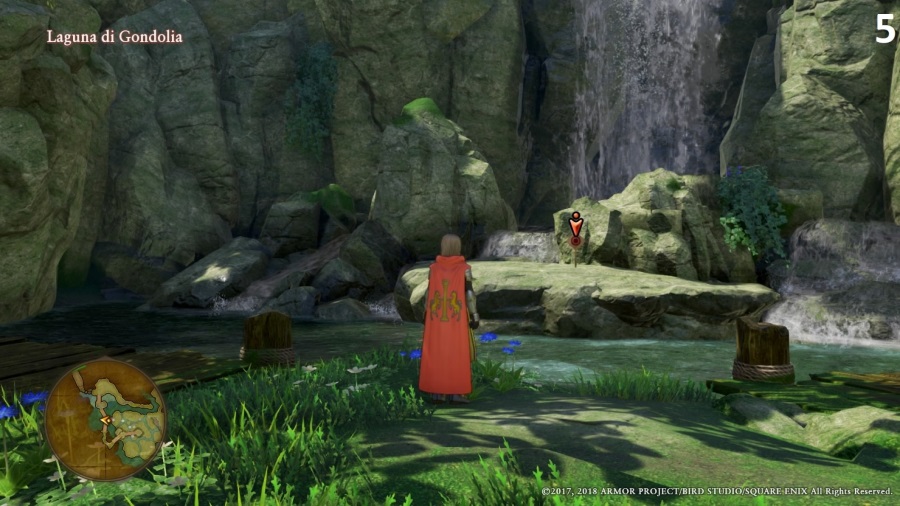This screenshot has width=900, height=506.
Task: Select the red quest marker above the rock
Action: 575,229
